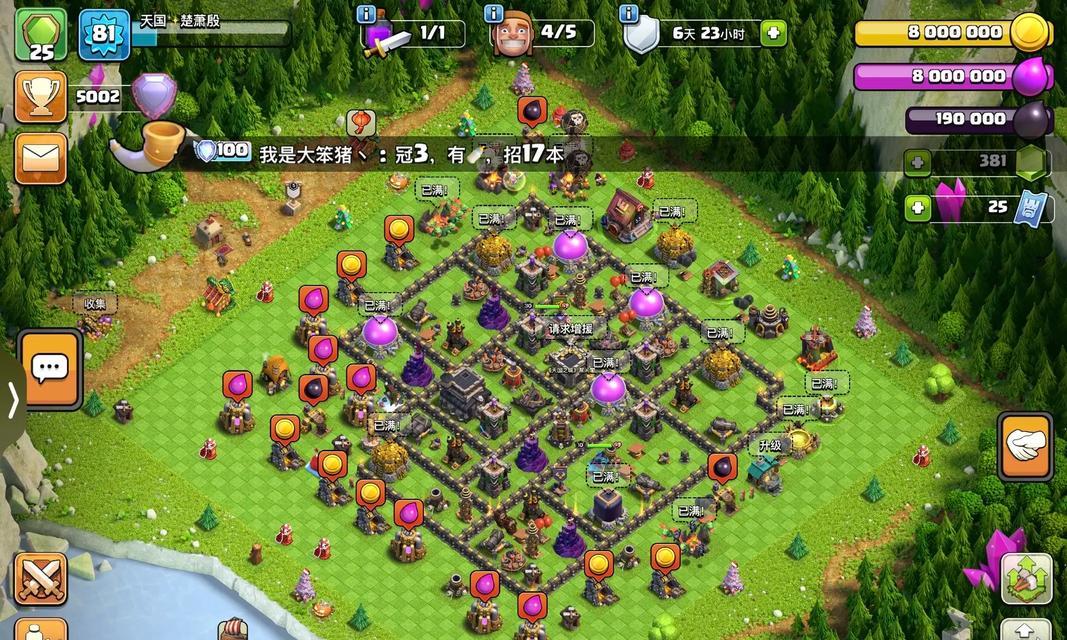Open the mail inbox envelope button
Image resolution: width=1067 pixels, height=640 pixels.
click(41, 157)
